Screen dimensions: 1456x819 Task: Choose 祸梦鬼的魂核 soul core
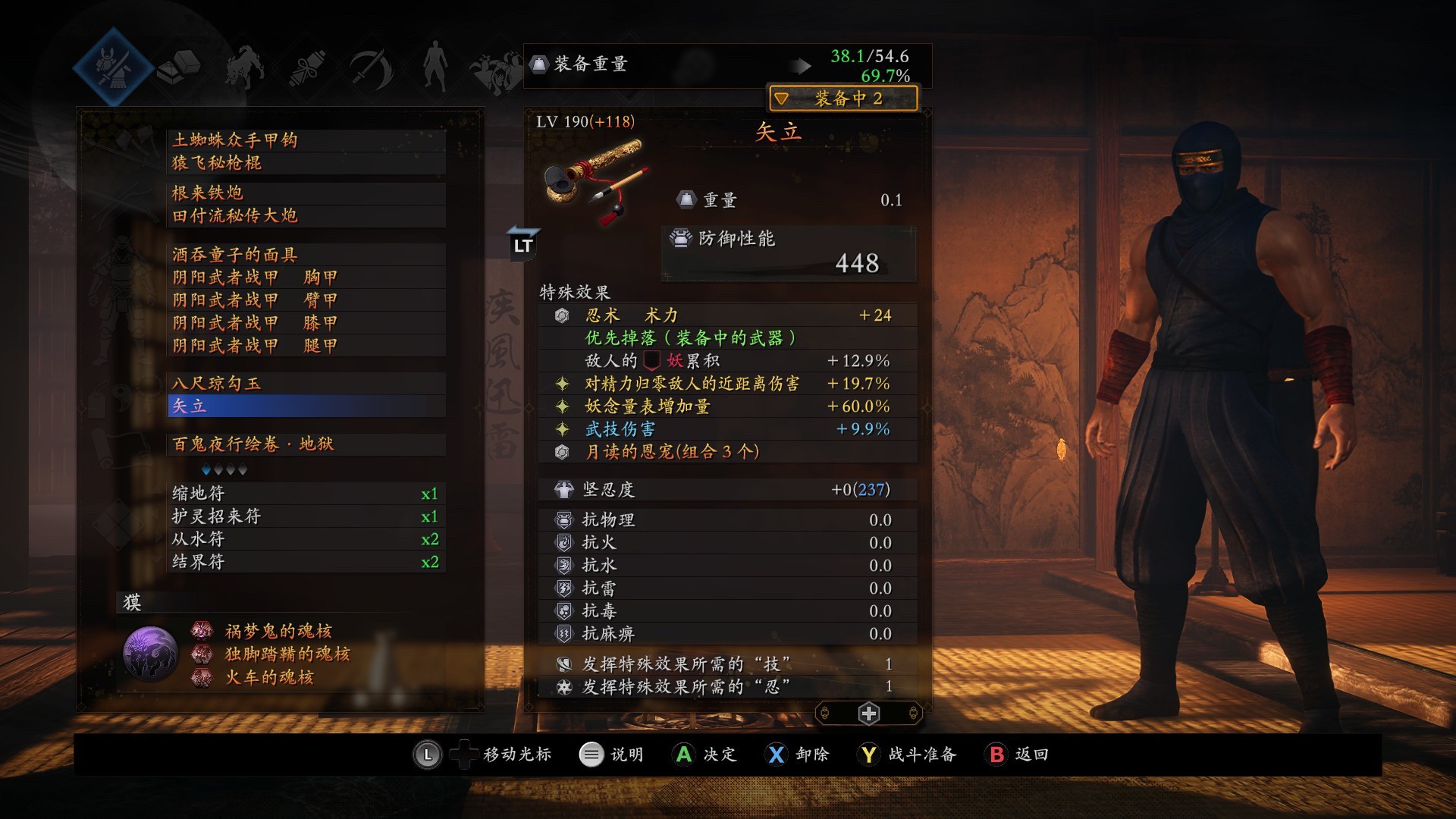pyautogui.click(x=278, y=631)
